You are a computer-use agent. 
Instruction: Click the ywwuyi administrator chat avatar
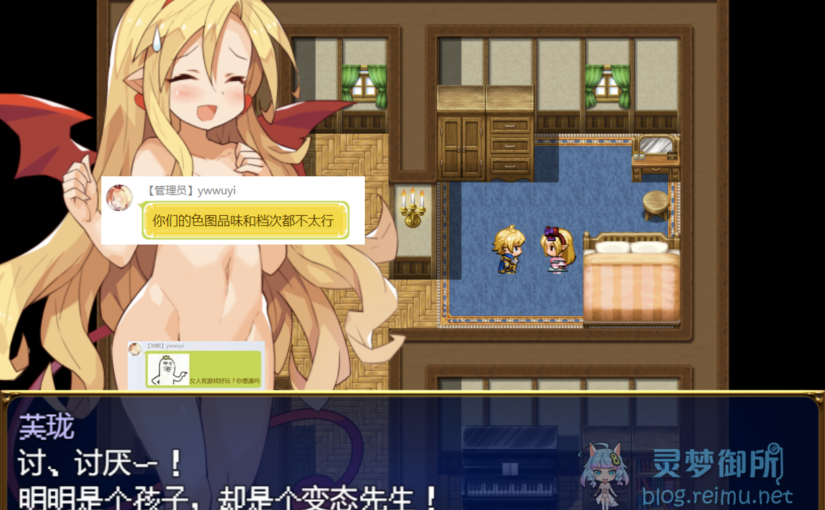click(119, 197)
